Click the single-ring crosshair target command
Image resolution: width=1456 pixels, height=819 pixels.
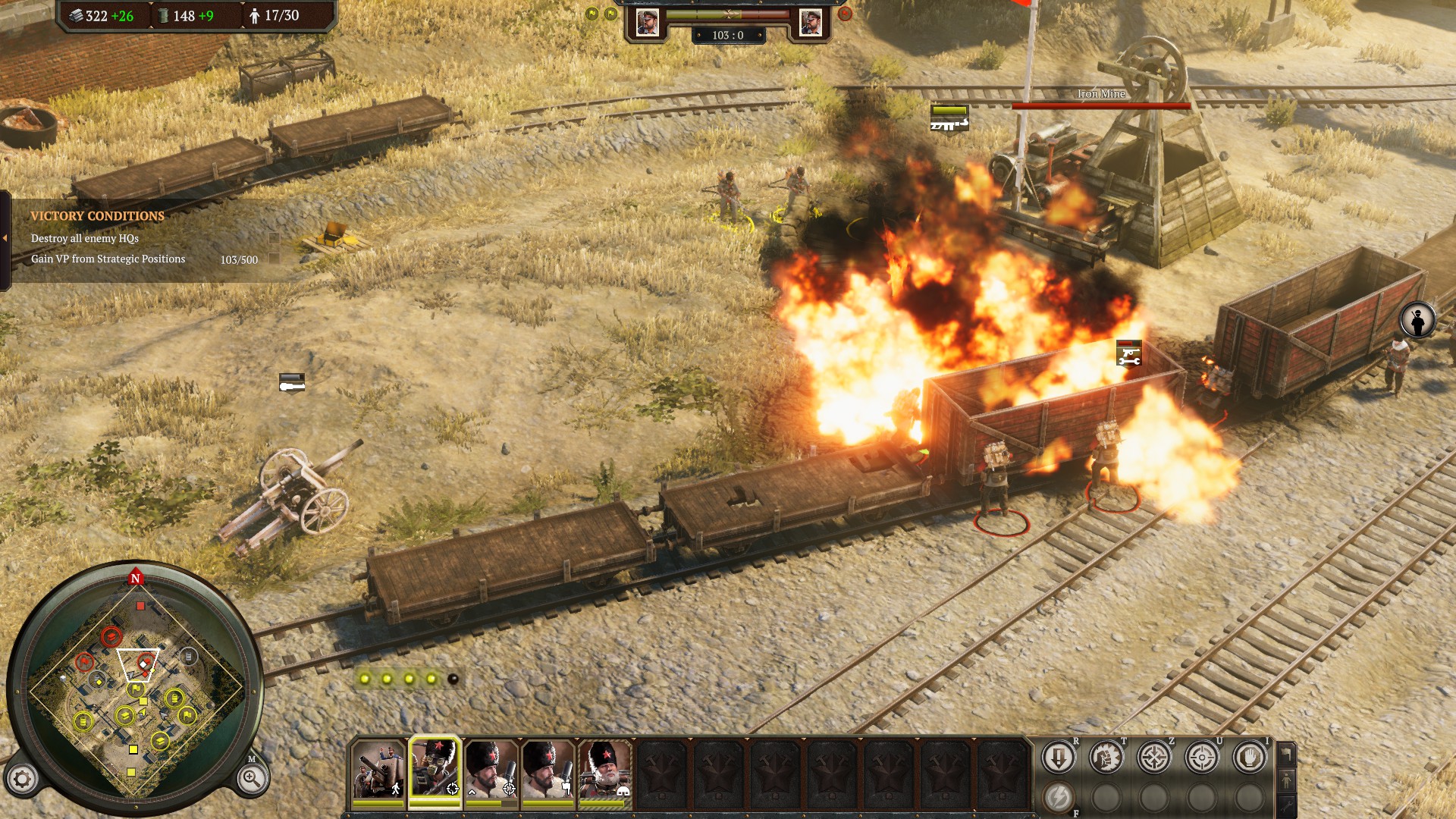coord(1201,757)
